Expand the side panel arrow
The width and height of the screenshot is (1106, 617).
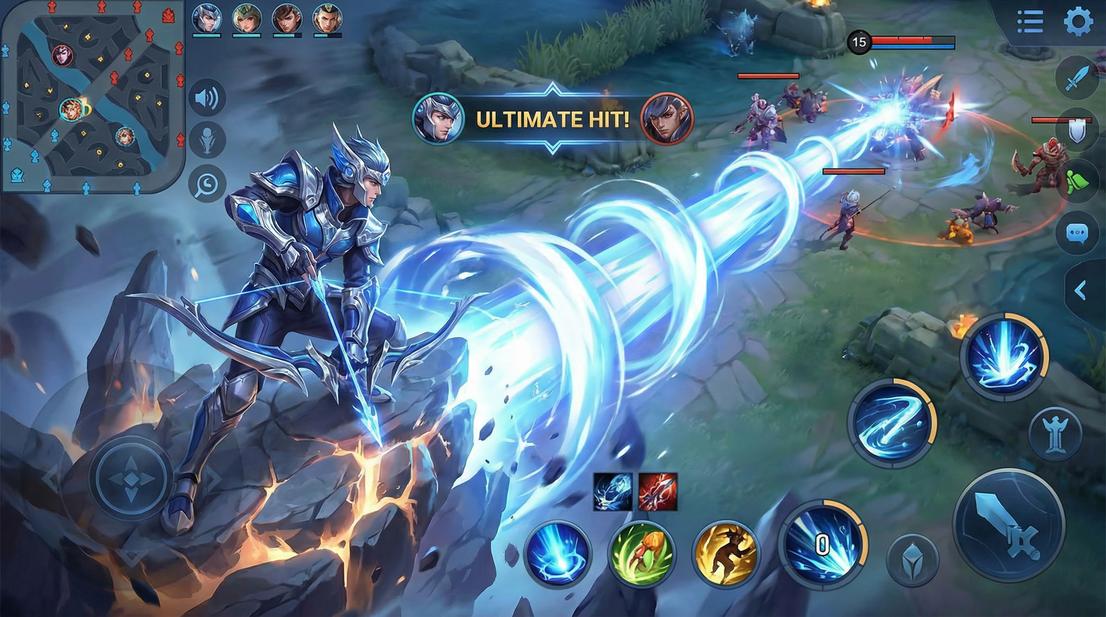[x=1081, y=290]
